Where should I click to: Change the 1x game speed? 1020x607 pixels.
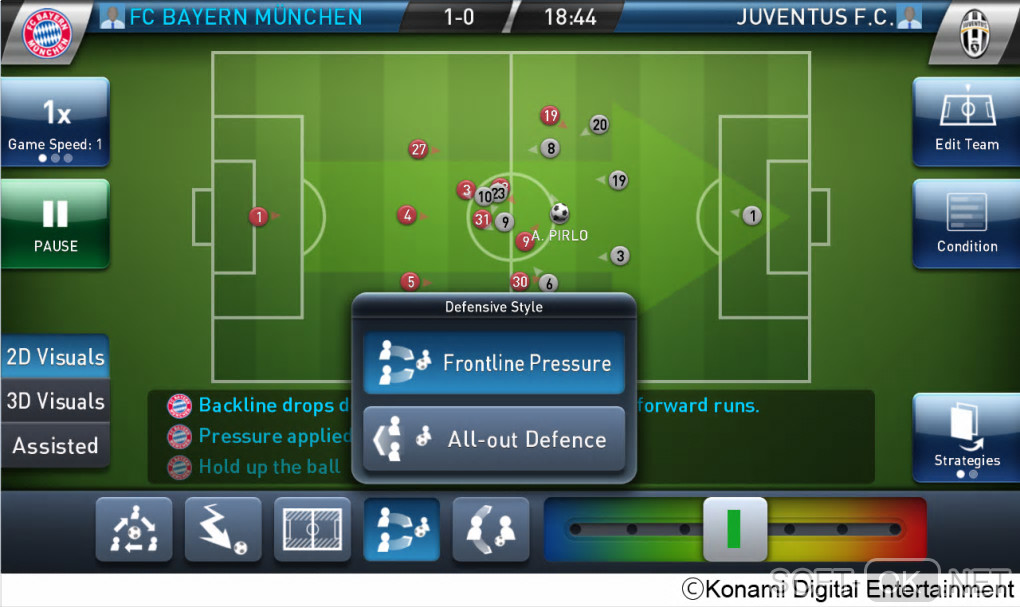(55, 122)
